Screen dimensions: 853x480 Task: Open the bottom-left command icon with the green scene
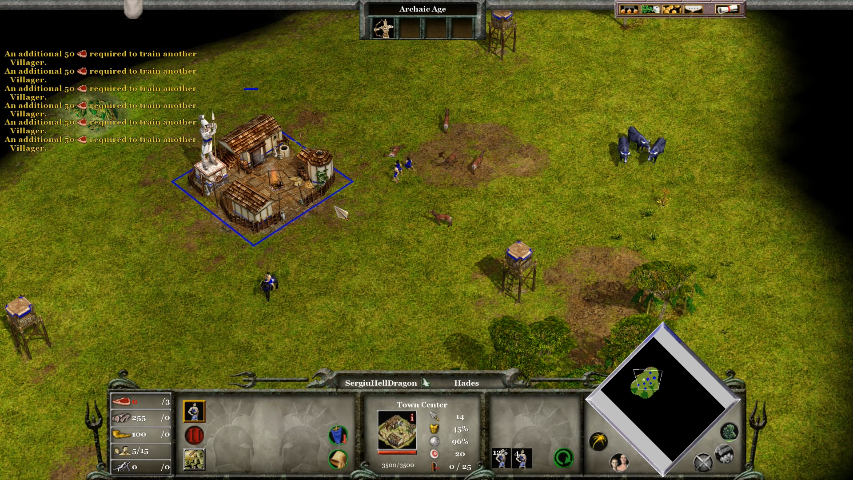tap(195, 459)
